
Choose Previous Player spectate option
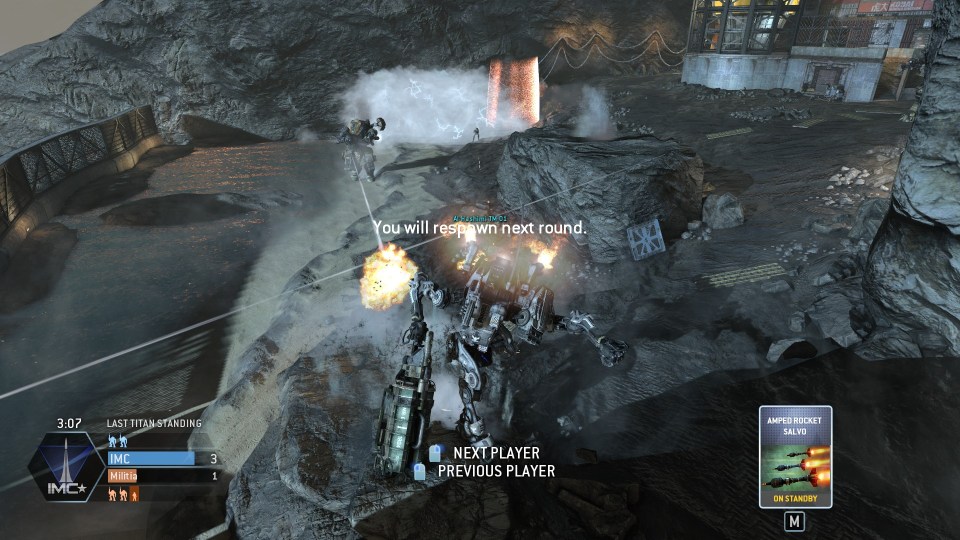496,471
